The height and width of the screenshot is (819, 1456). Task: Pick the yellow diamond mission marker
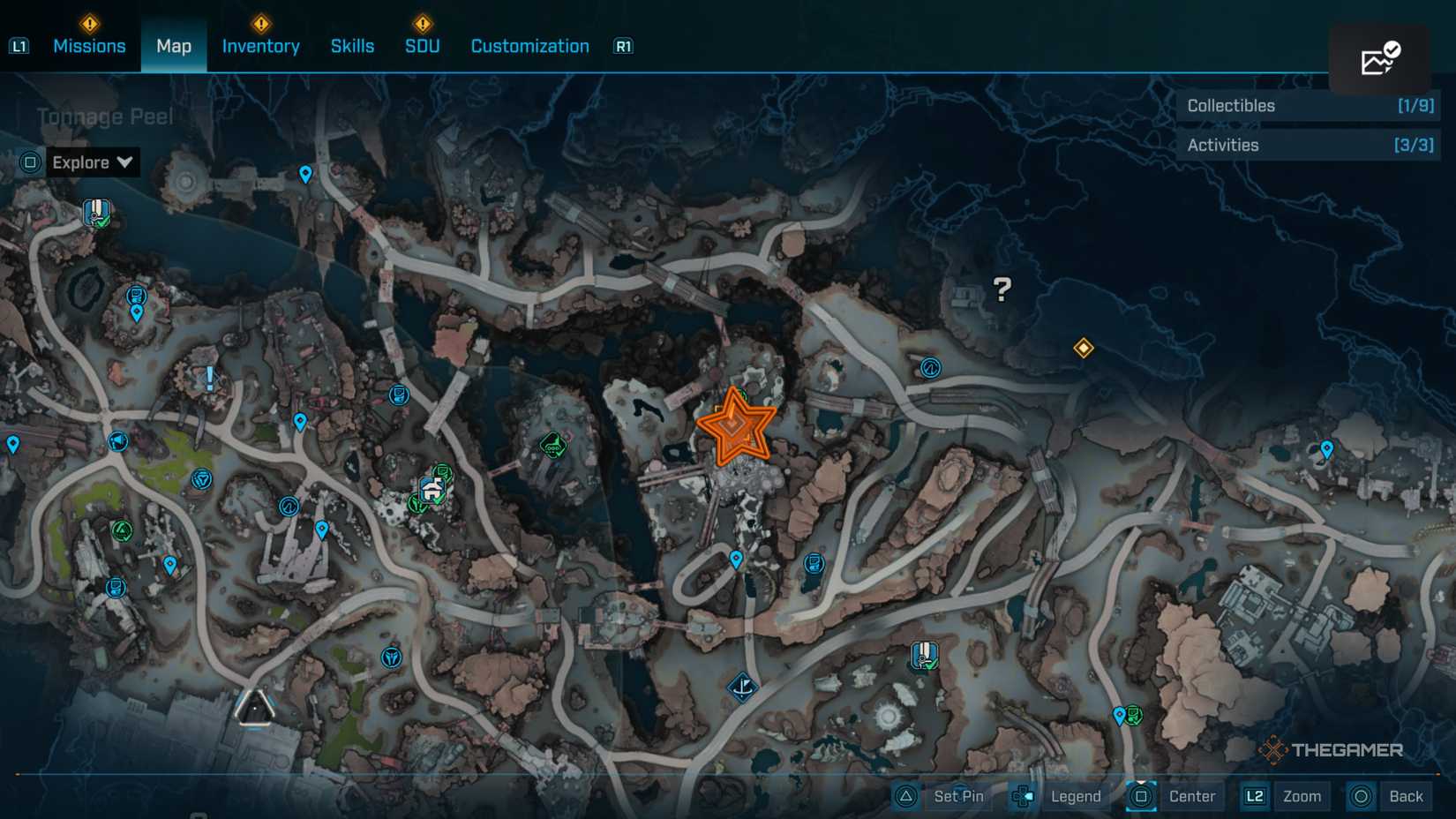1084,348
